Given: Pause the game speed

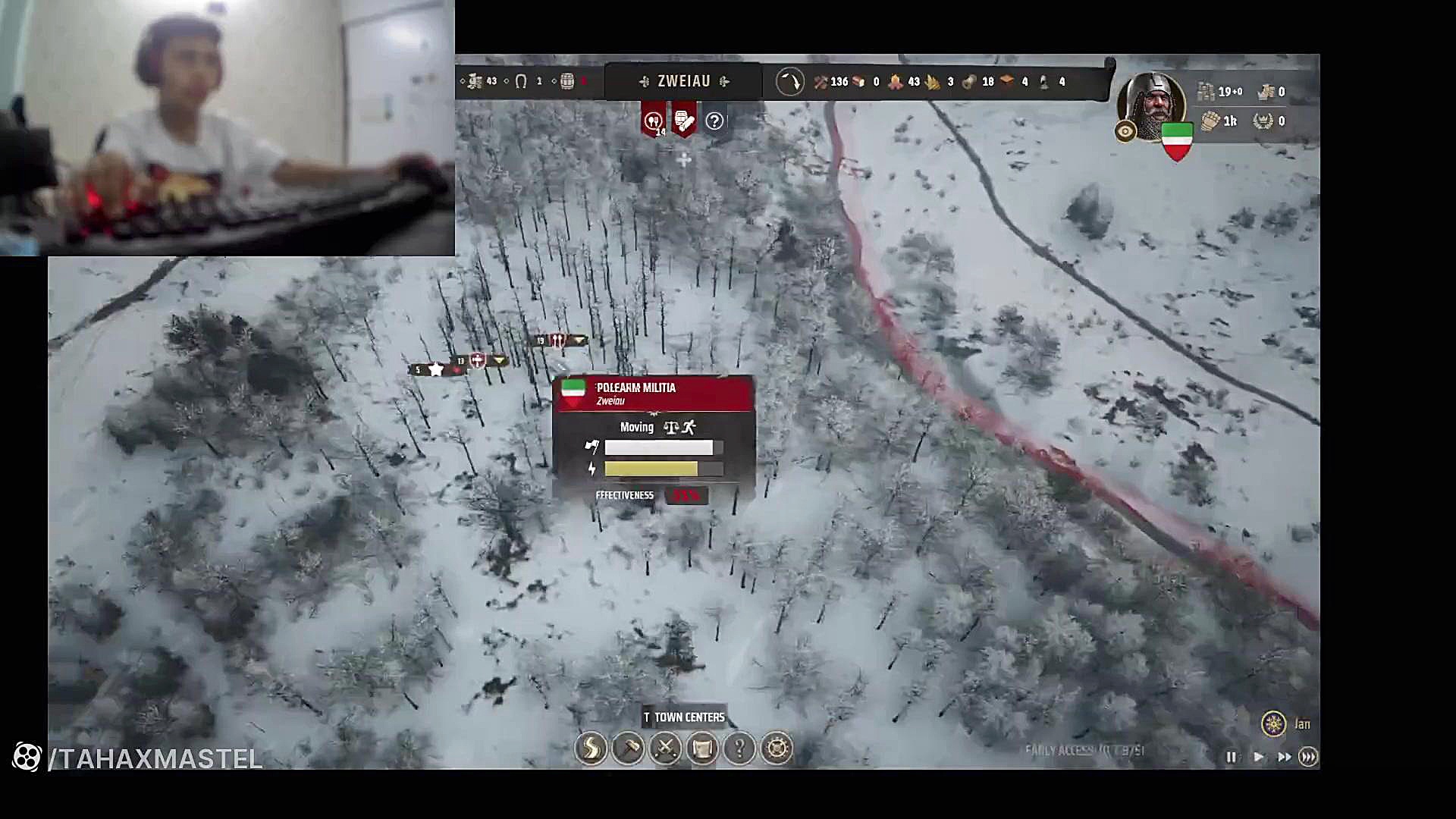Looking at the screenshot, I should [1231, 757].
